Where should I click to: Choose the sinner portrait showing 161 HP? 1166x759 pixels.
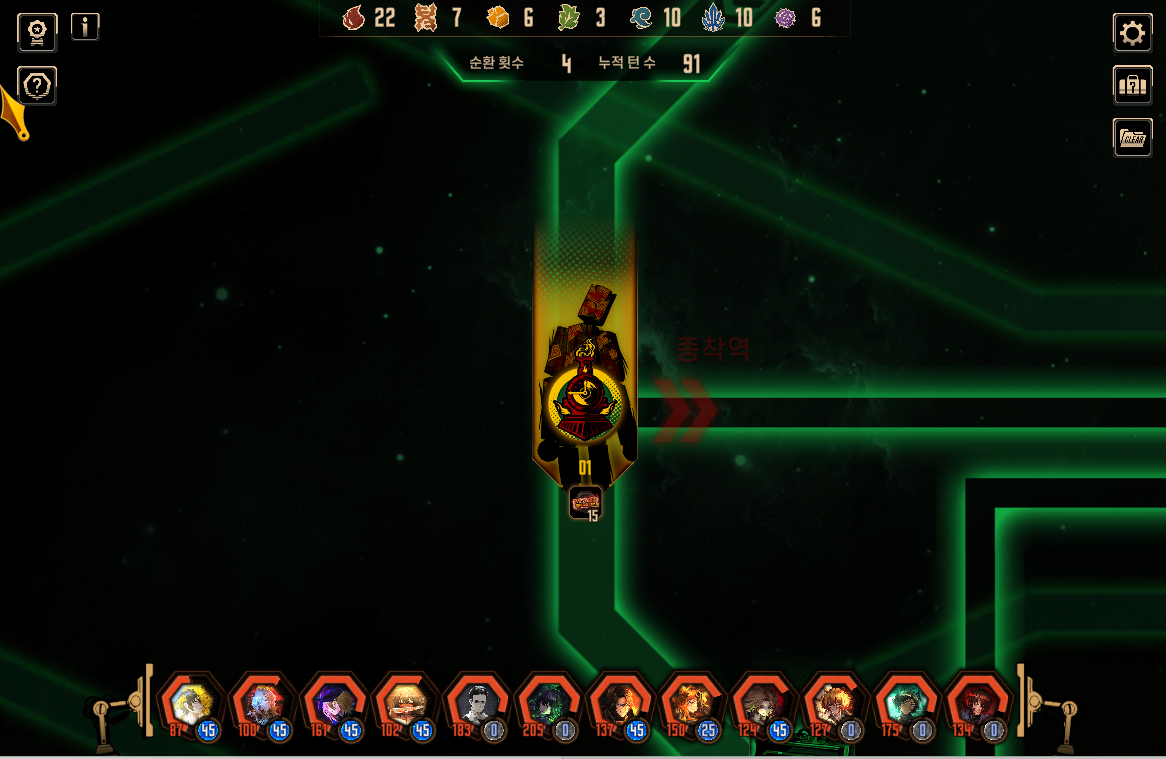pos(333,705)
